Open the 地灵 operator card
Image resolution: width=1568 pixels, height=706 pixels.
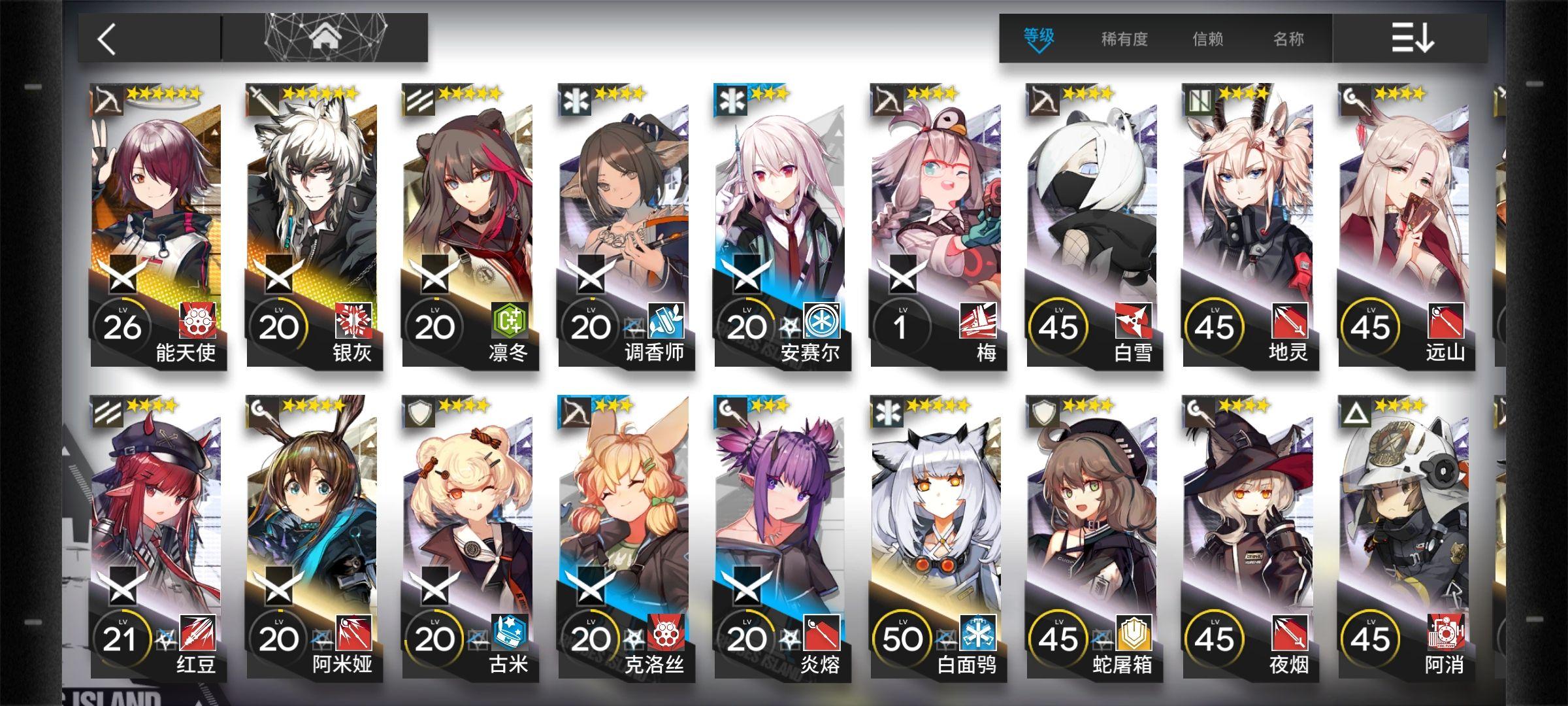click(x=1250, y=226)
